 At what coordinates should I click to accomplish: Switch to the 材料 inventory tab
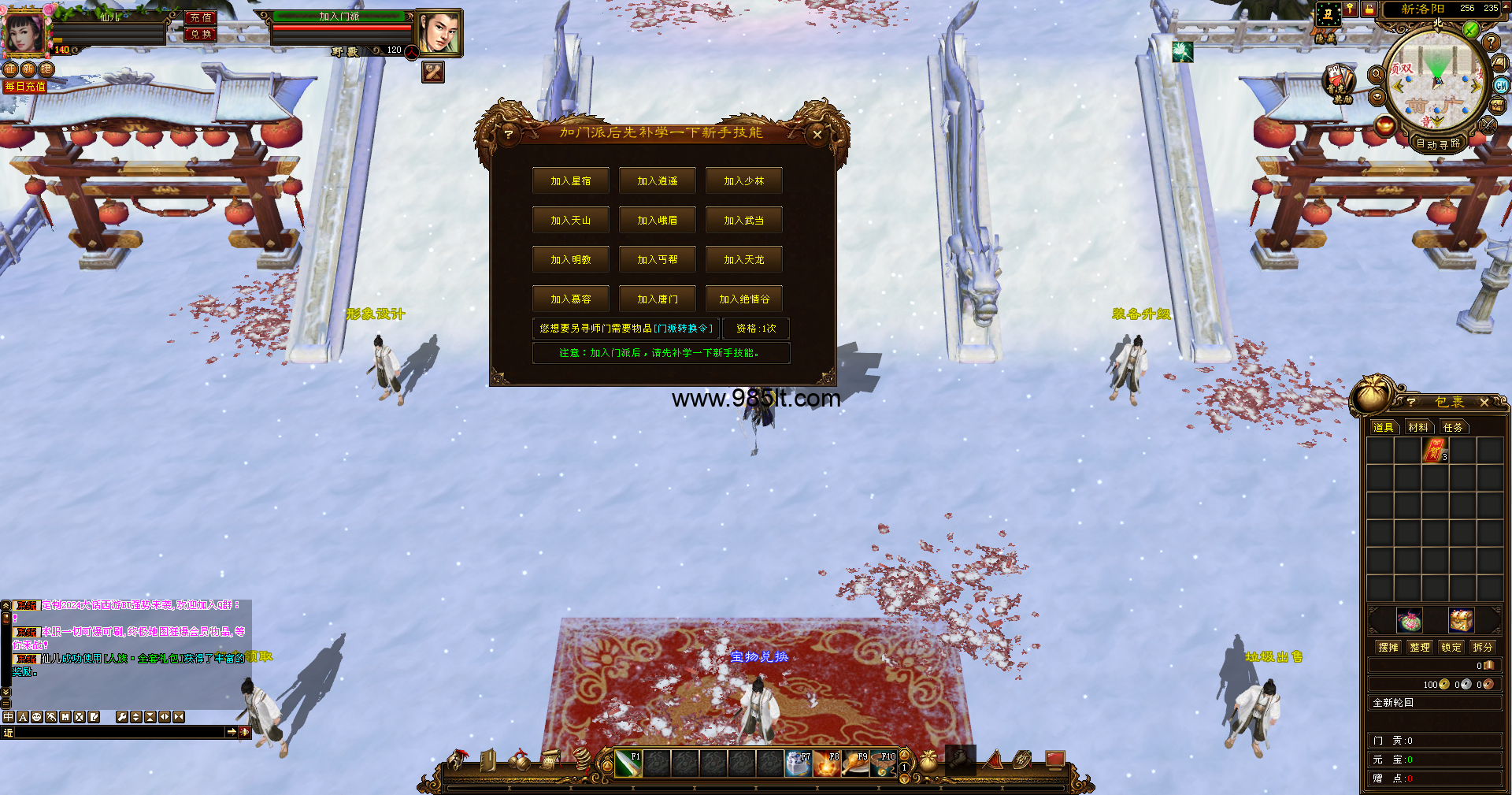point(1418,428)
